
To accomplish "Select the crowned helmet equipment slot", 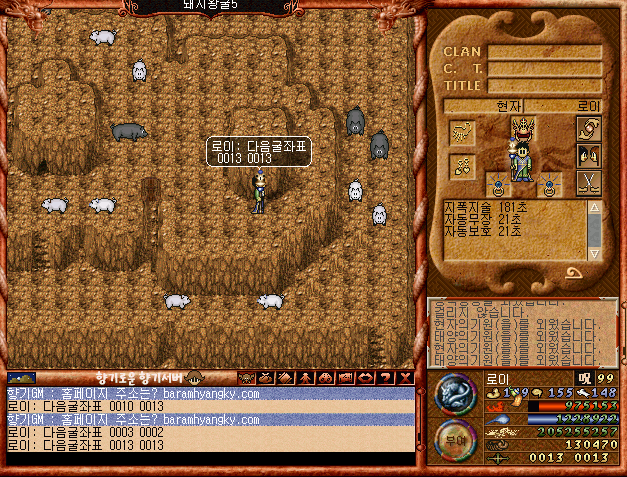I will pos(523,127).
